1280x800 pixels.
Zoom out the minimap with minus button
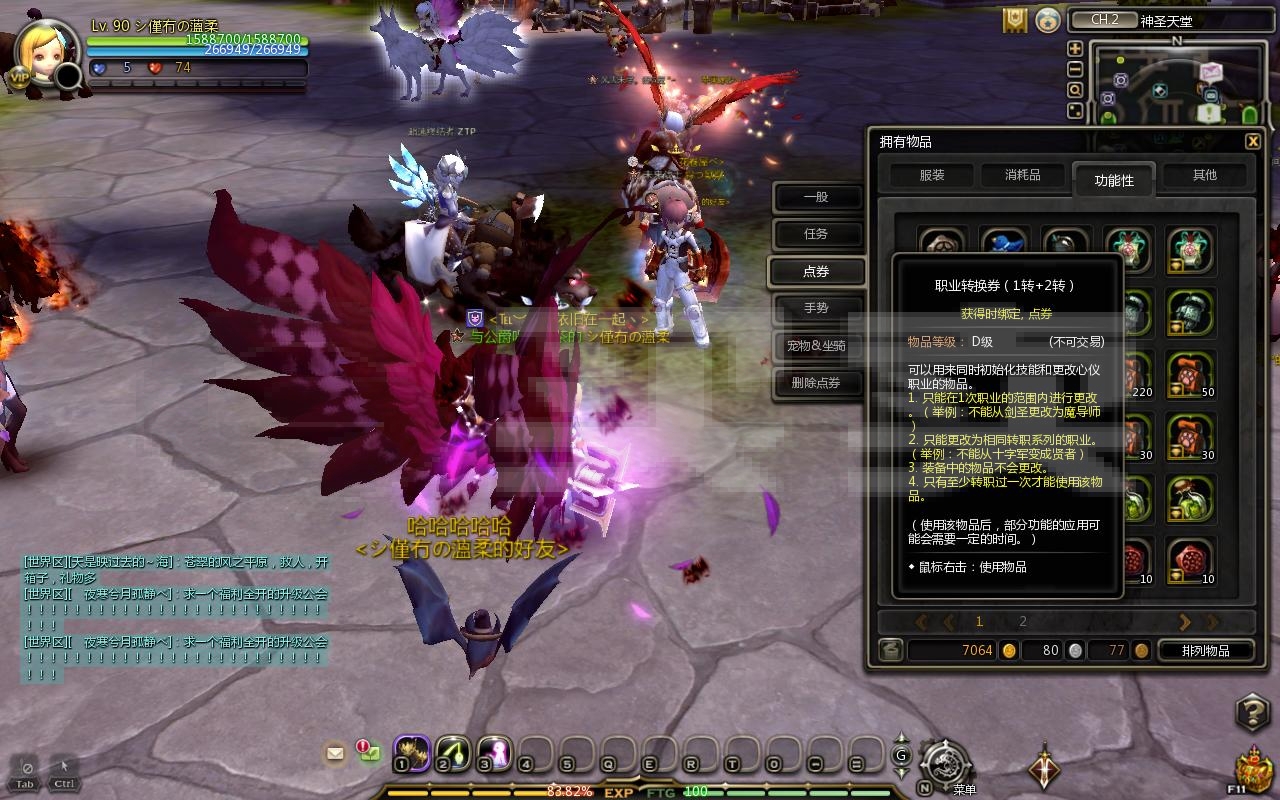point(1075,69)
